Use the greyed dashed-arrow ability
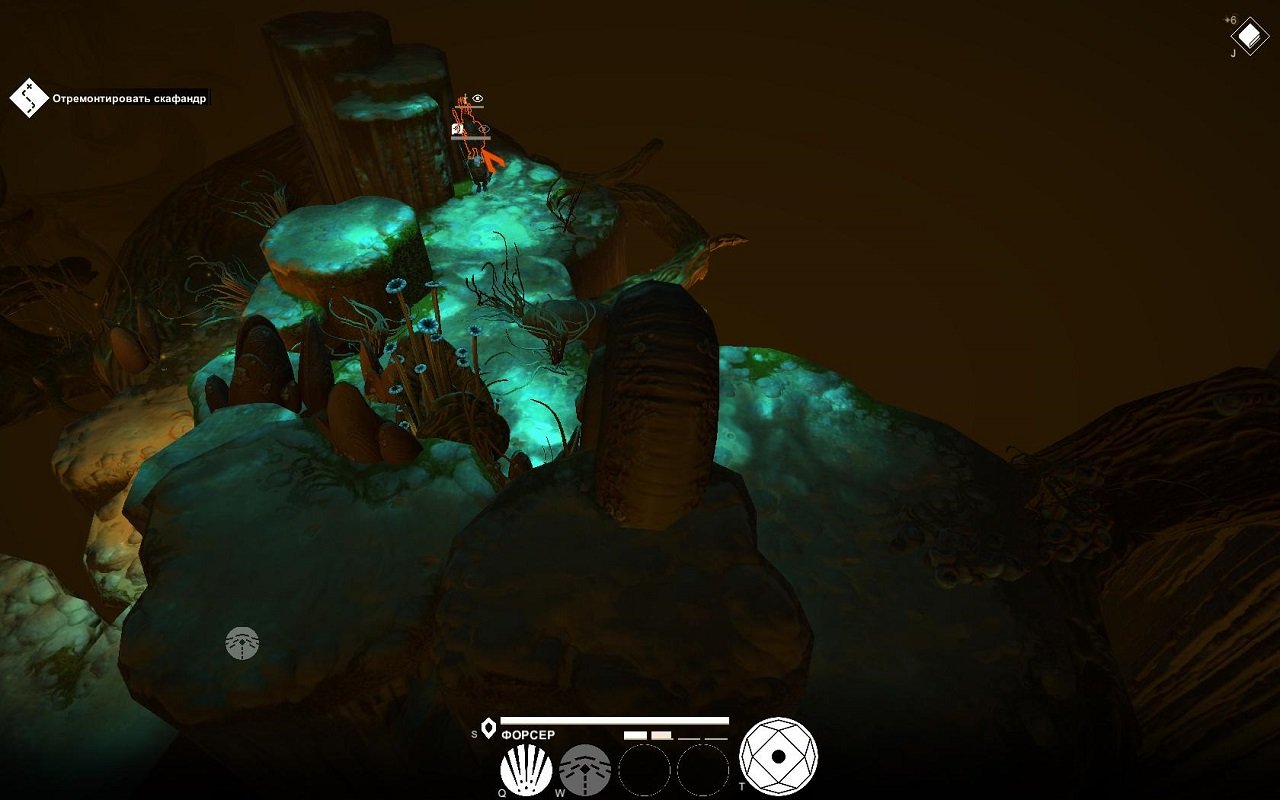This screenshot has width=1280, height=800. coord(585,771)
